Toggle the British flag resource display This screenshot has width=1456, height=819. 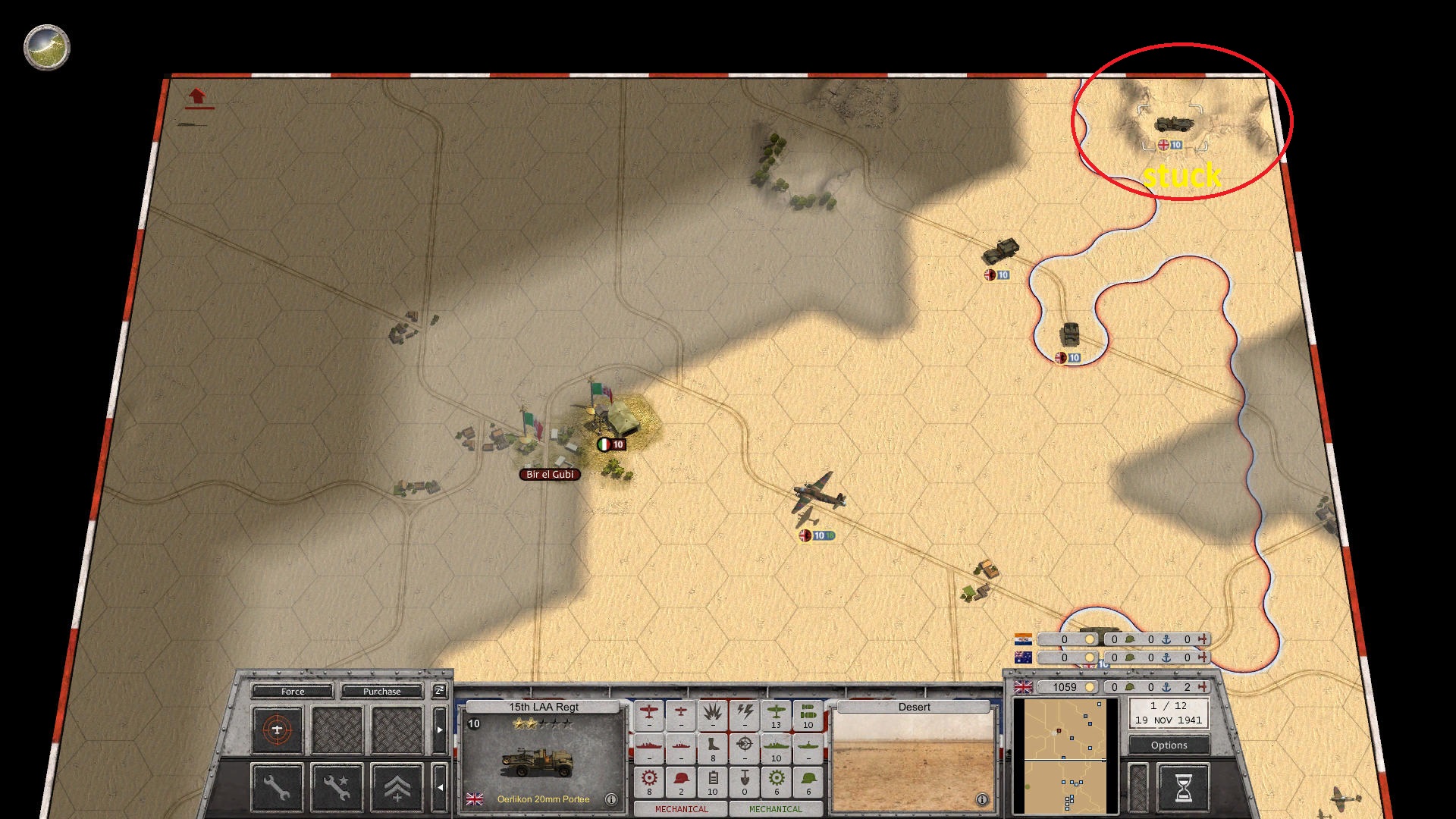[1023, 688]
